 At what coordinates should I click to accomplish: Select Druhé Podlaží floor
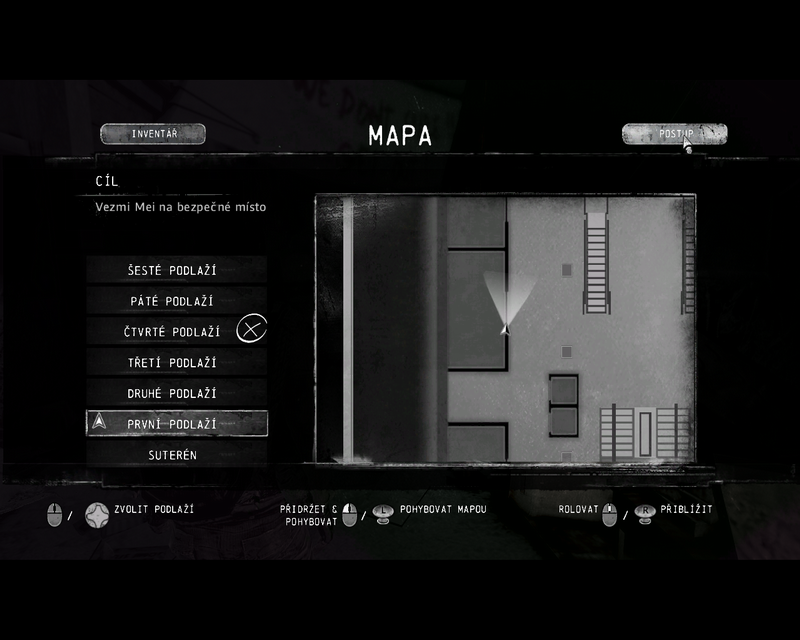[176, 393]
